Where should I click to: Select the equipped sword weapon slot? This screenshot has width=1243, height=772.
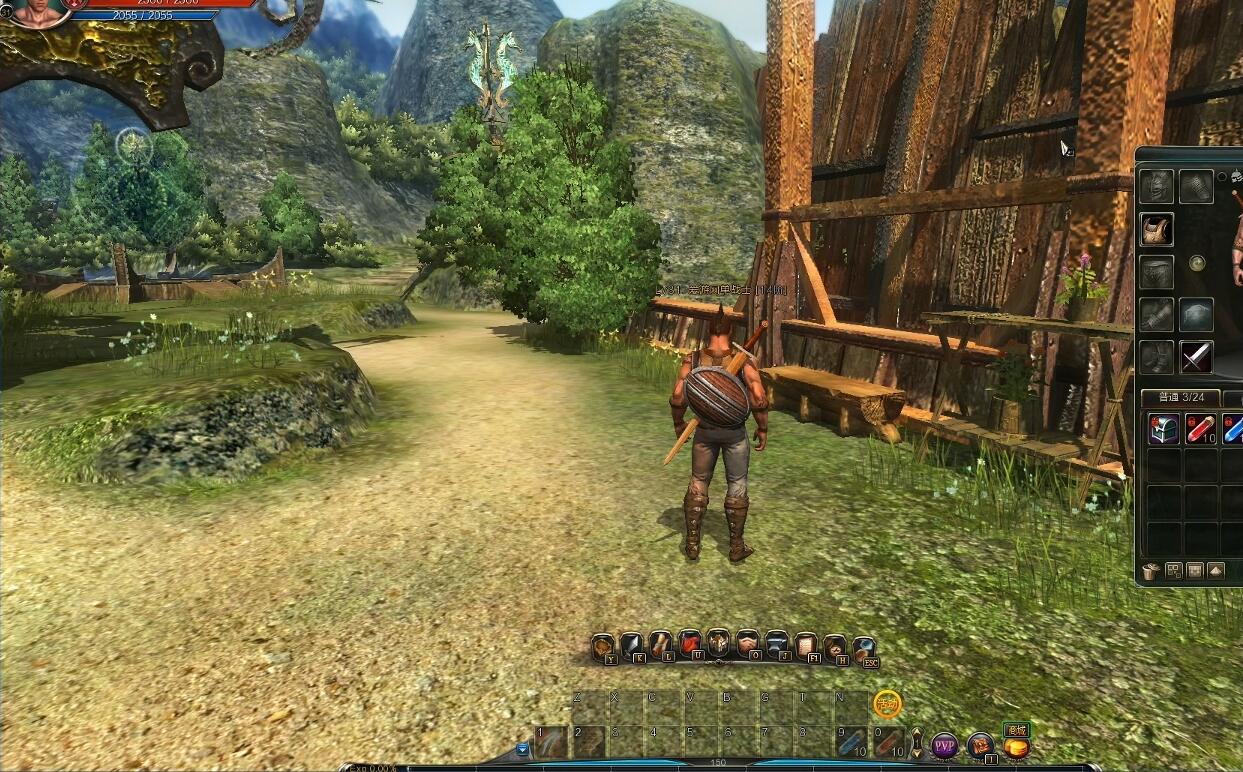(1196, 357)
